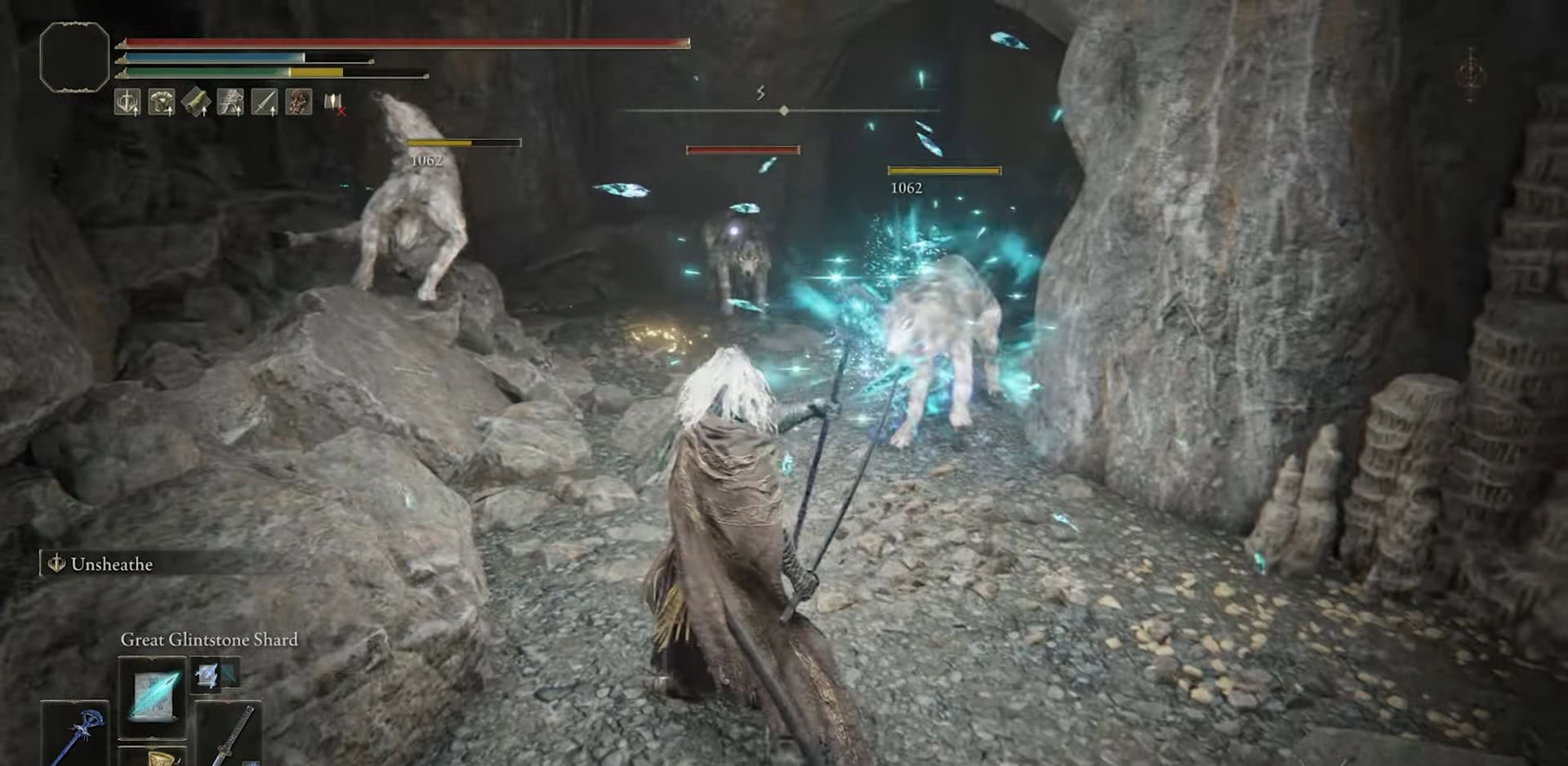Screen dimensions: 1568x766
Task: Choose the blue glintstone staff slot
Action: click(x=75, y=734)
